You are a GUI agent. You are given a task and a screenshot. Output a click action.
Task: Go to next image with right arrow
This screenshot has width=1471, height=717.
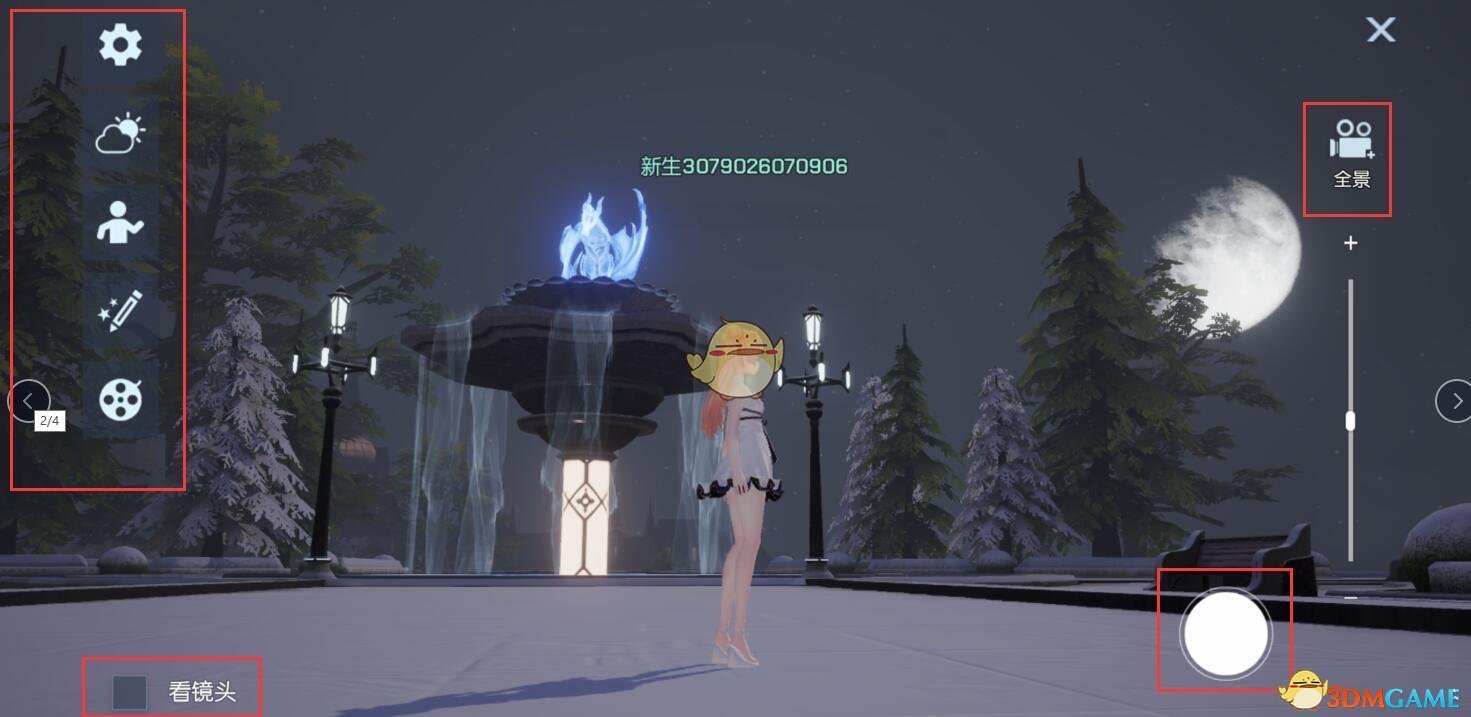click(x=1454, y=401)
